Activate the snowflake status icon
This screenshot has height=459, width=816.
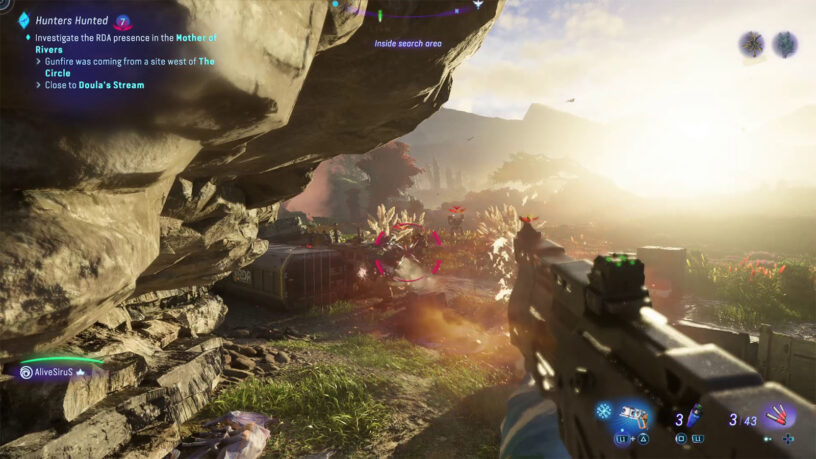click(604, 411)
